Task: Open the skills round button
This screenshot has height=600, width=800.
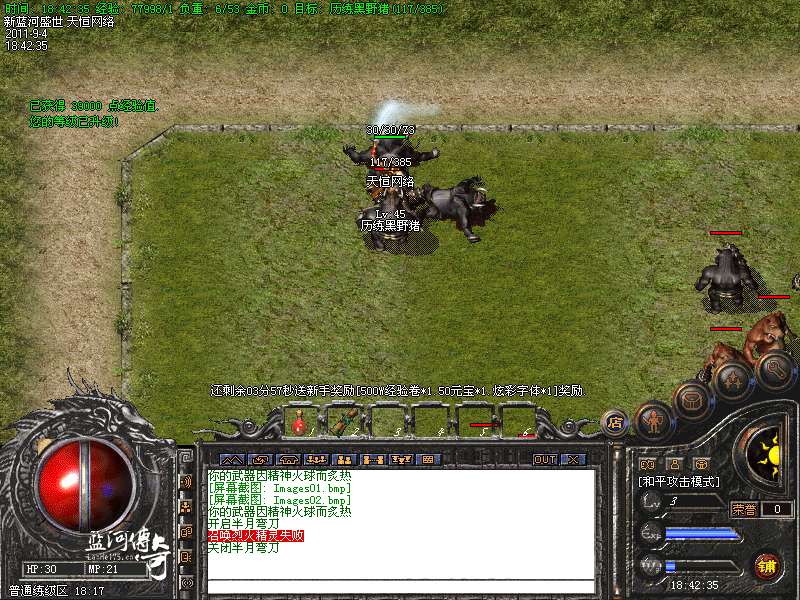Action: pos(734,380)
